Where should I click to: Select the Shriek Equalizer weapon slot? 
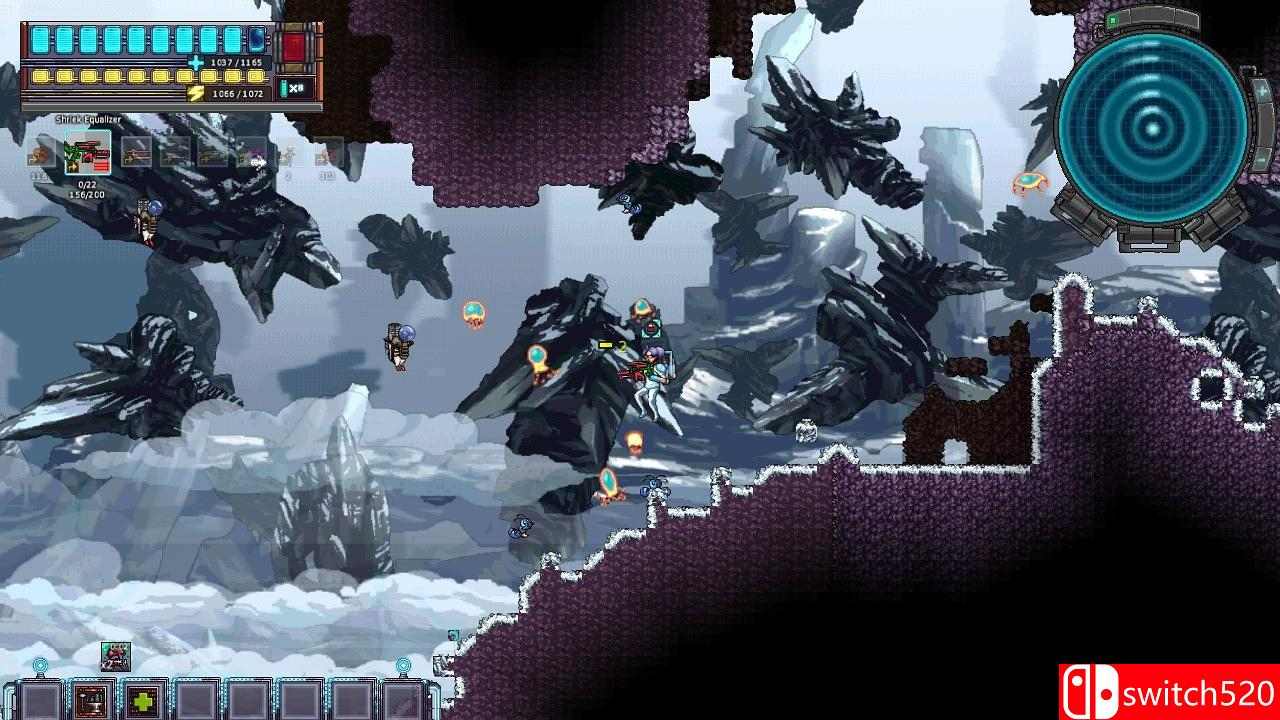pyautogui.click(x=89, y=153)
